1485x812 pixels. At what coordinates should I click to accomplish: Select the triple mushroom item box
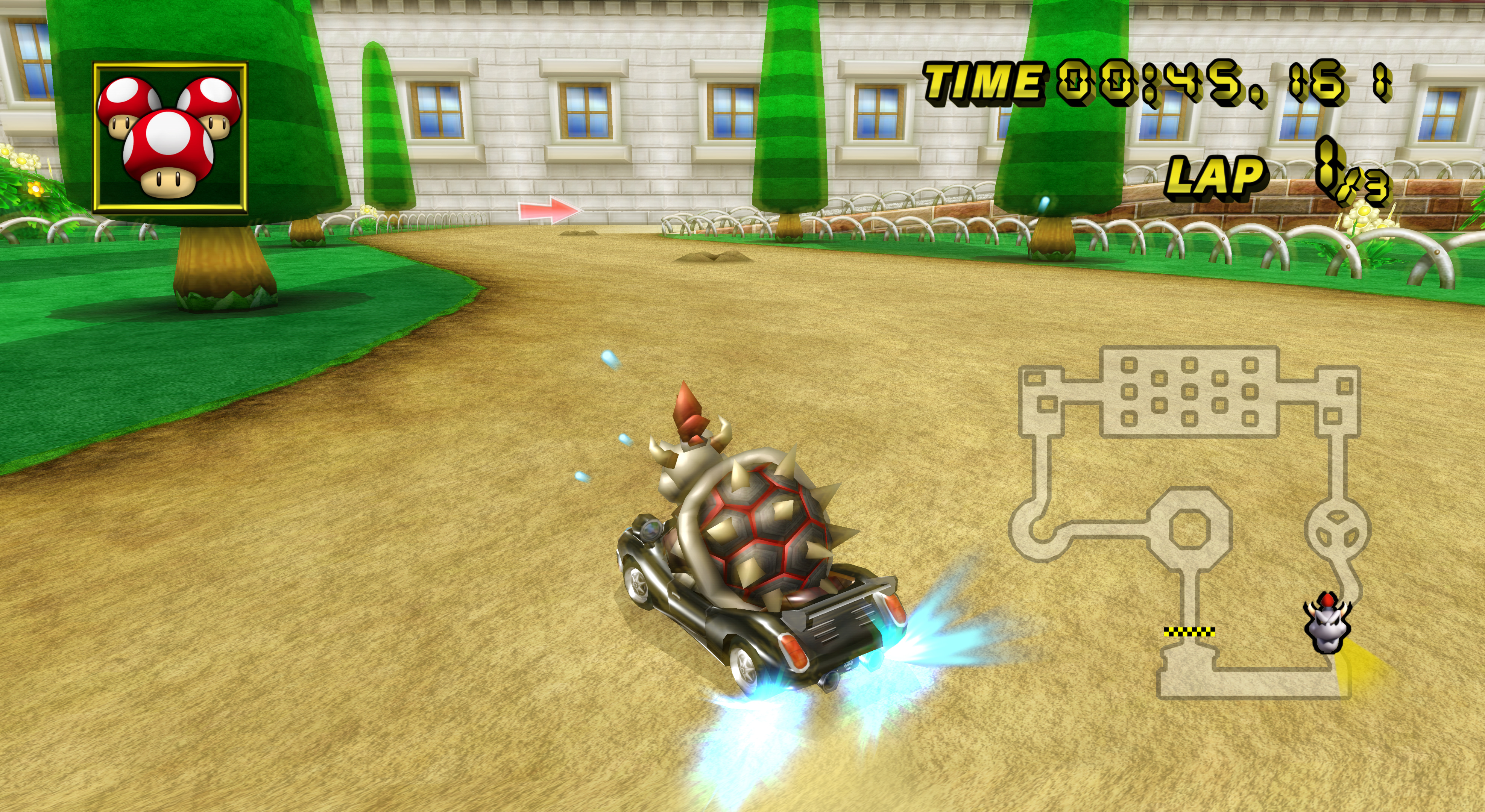(170, 138)
